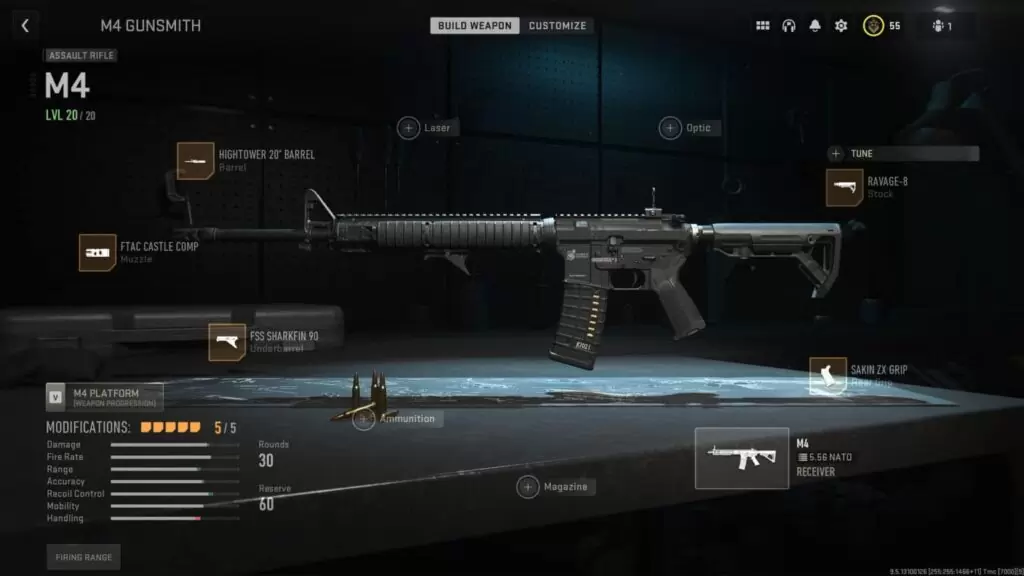This screenshot has height=576, width=1024.
Task: Open the Tune option above the stock
Action: tap(836, 154)
